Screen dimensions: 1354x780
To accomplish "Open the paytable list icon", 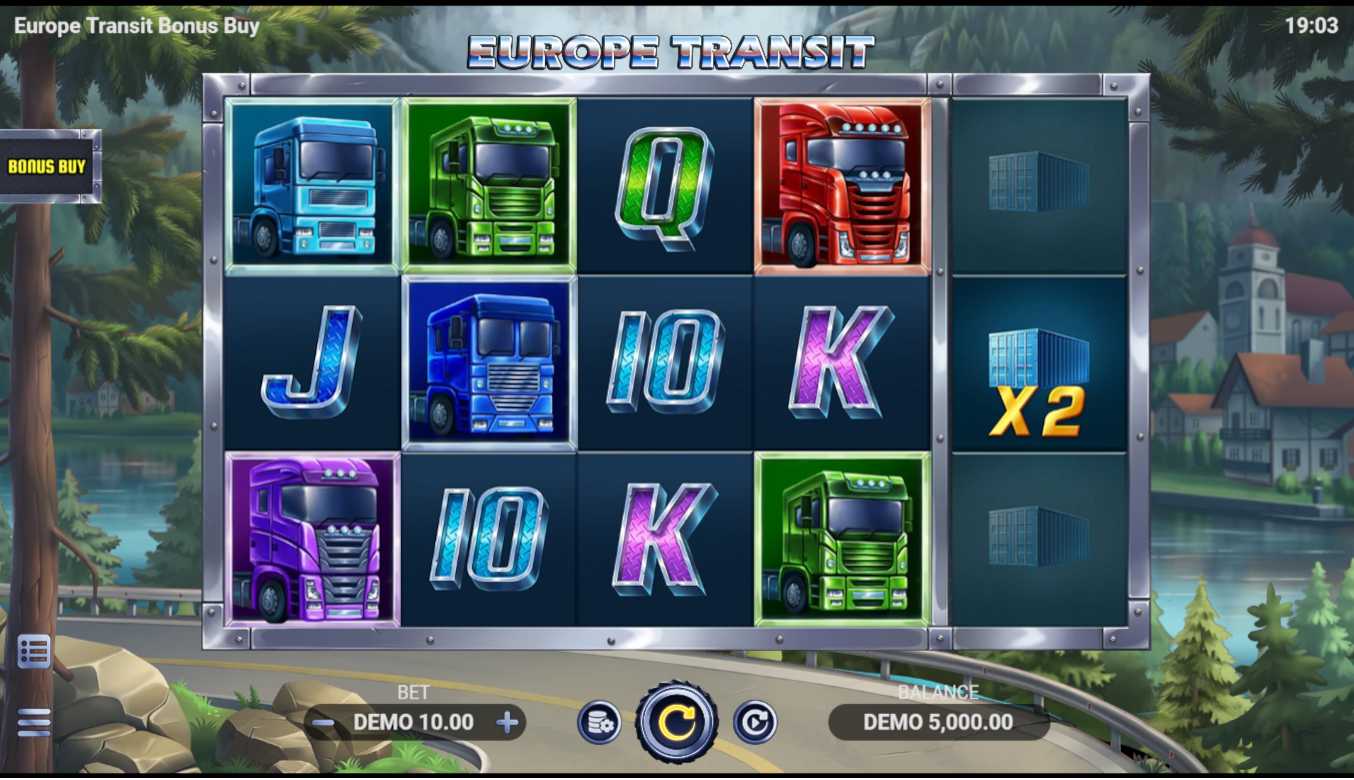I will [x=34, y=652].
